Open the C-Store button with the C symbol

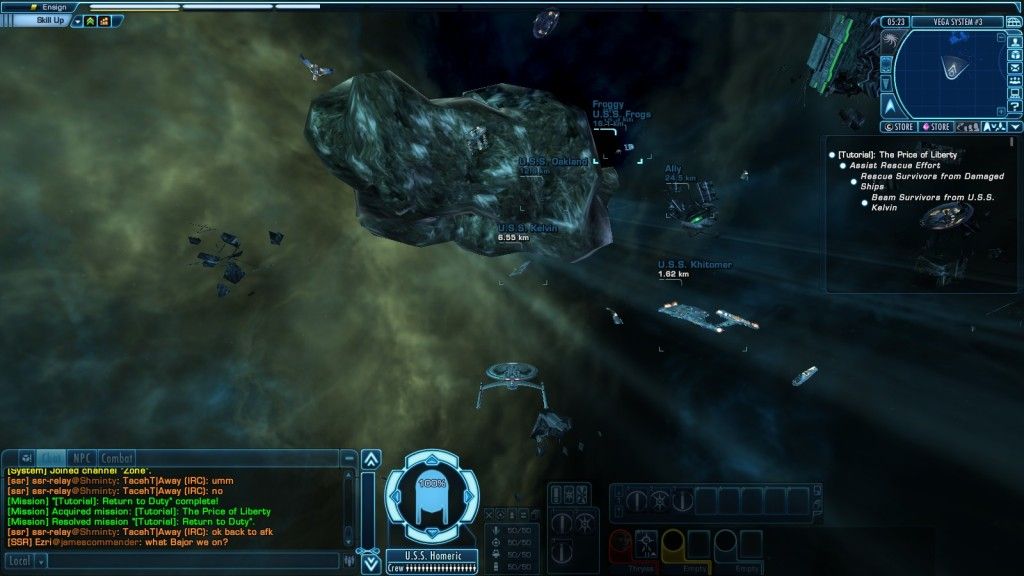(898, 127)
